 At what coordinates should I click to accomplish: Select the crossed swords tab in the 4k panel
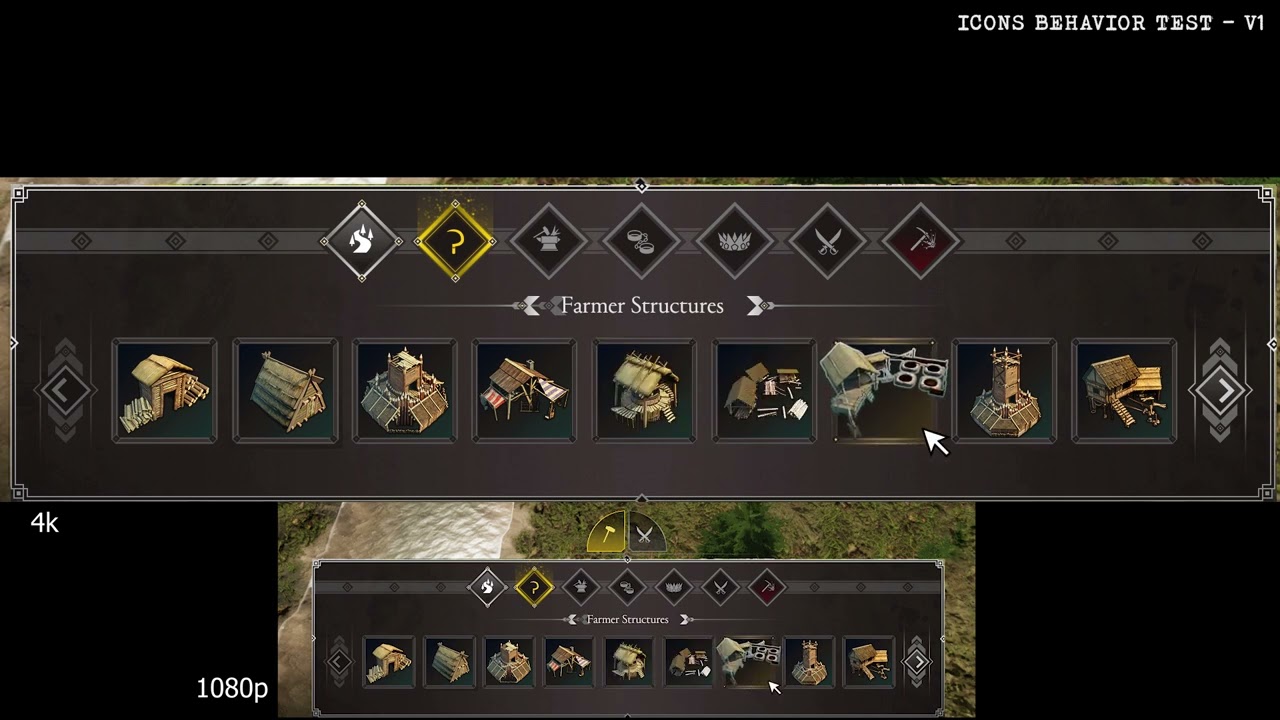[827, 241]
